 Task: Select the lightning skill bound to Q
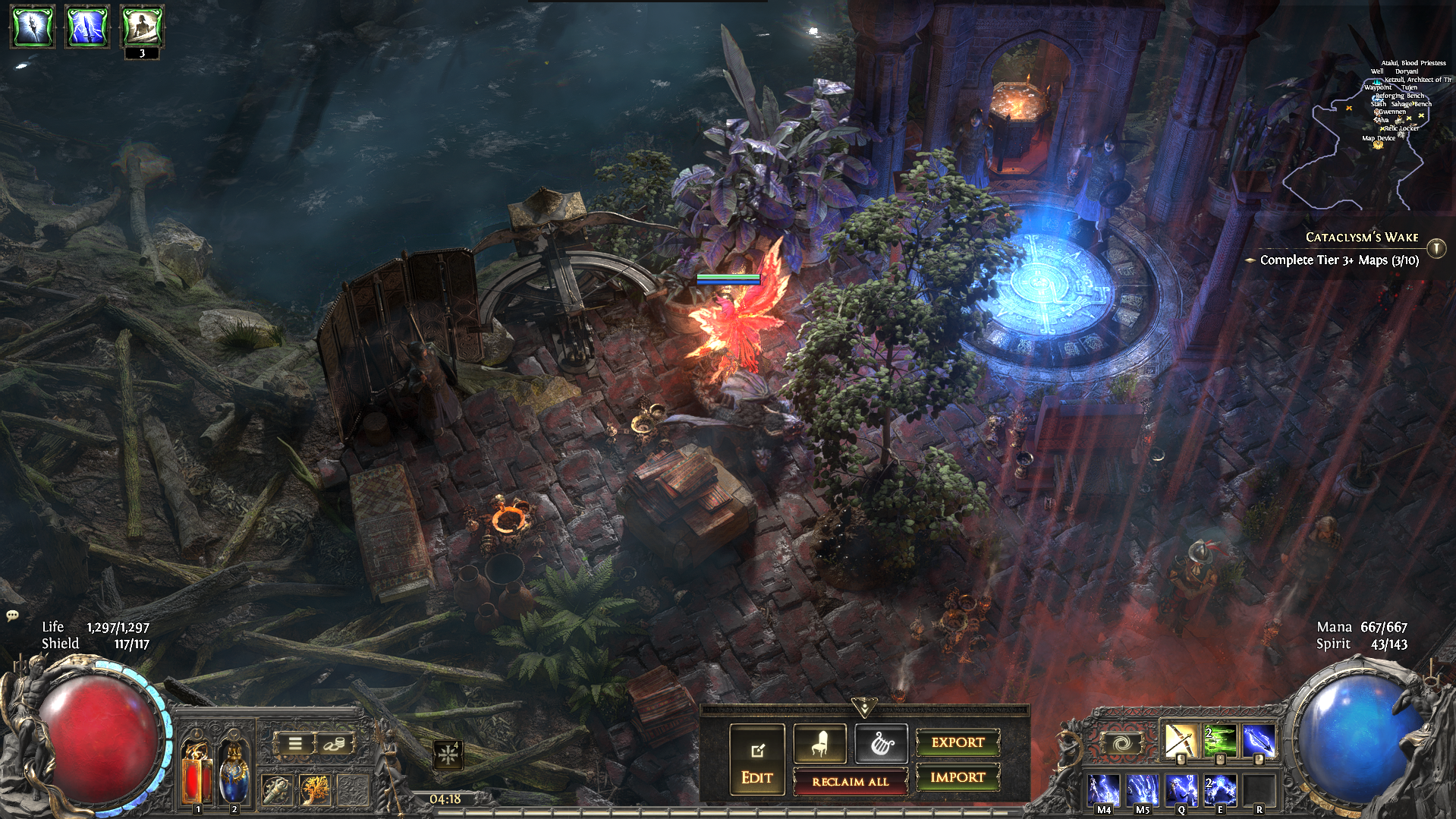1181,789
